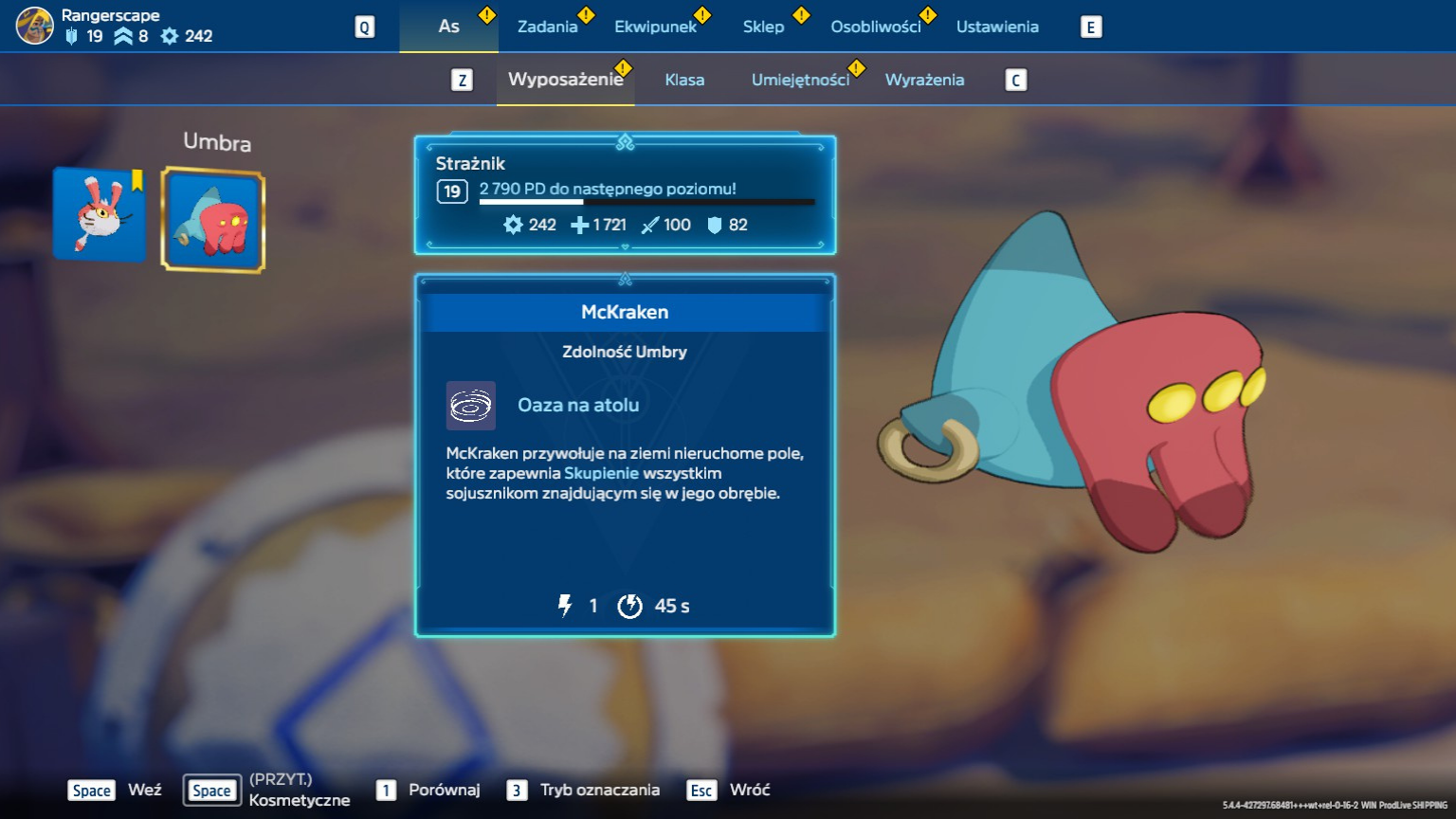Go to the Sklep tab
The height and width of the screenshot is (819, 1456).
763,27
